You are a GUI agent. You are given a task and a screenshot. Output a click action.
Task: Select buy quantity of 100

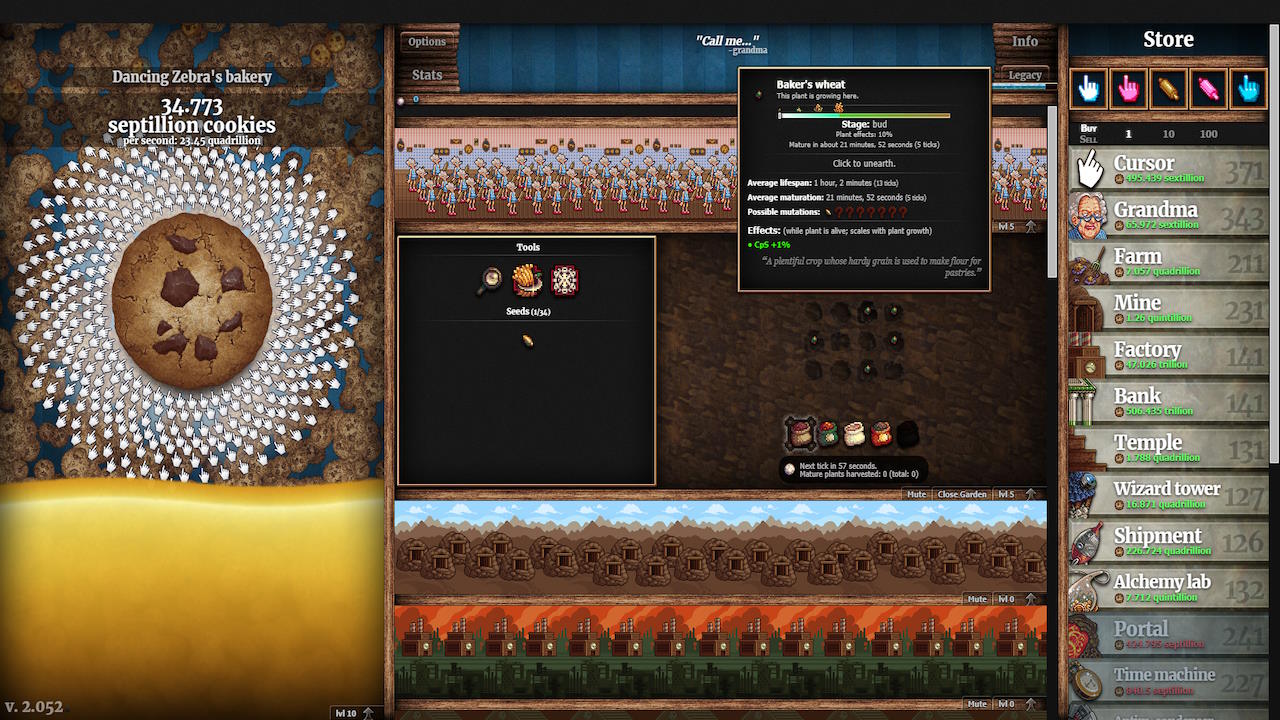click(x=1209, y=133)
